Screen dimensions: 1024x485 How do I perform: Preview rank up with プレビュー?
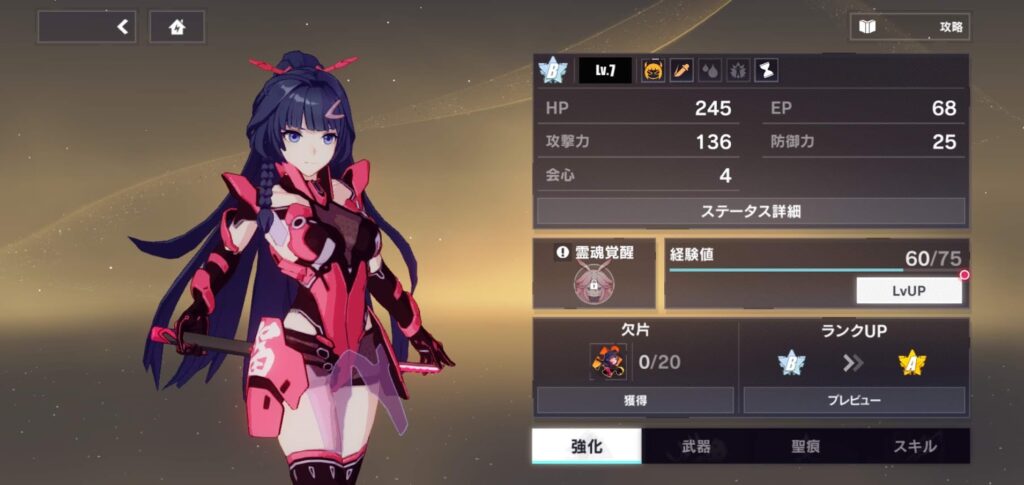[x=853, y=400]
